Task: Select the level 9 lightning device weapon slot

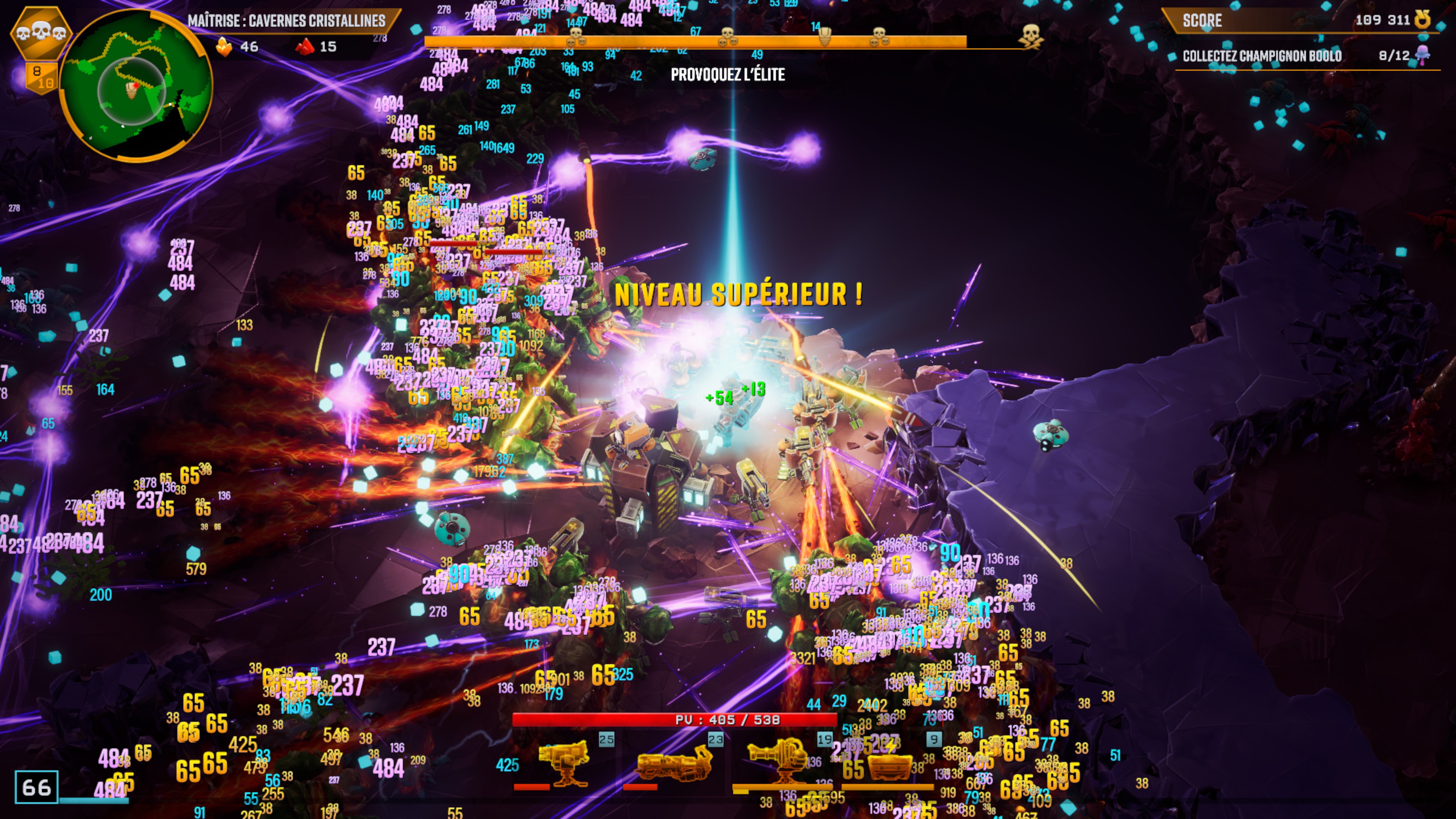Action: [890, 763]
